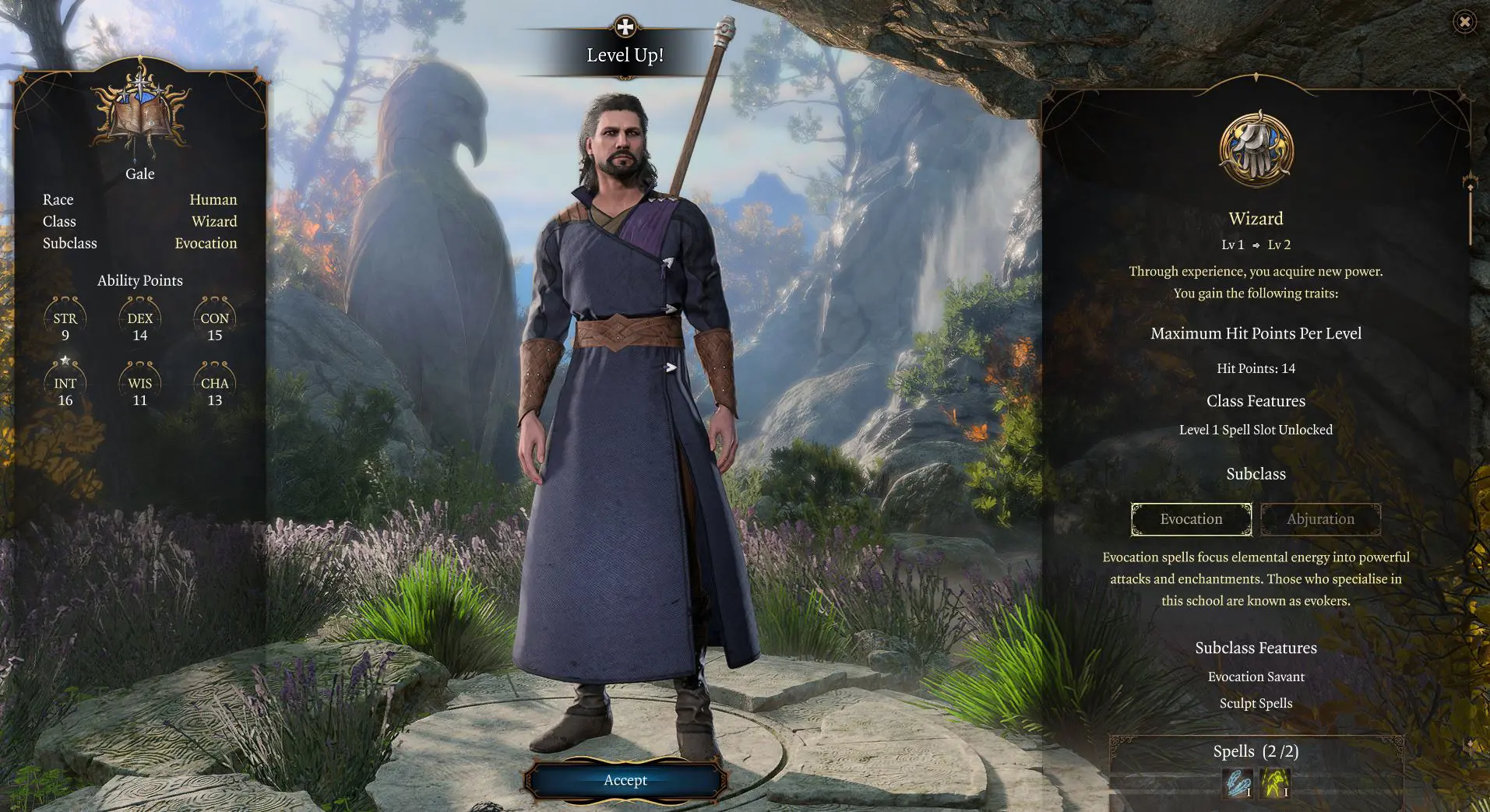Viewport: 1490px width, 812px height.
Task: Select the Evocation subclass option
Action: click(1191, 518)
